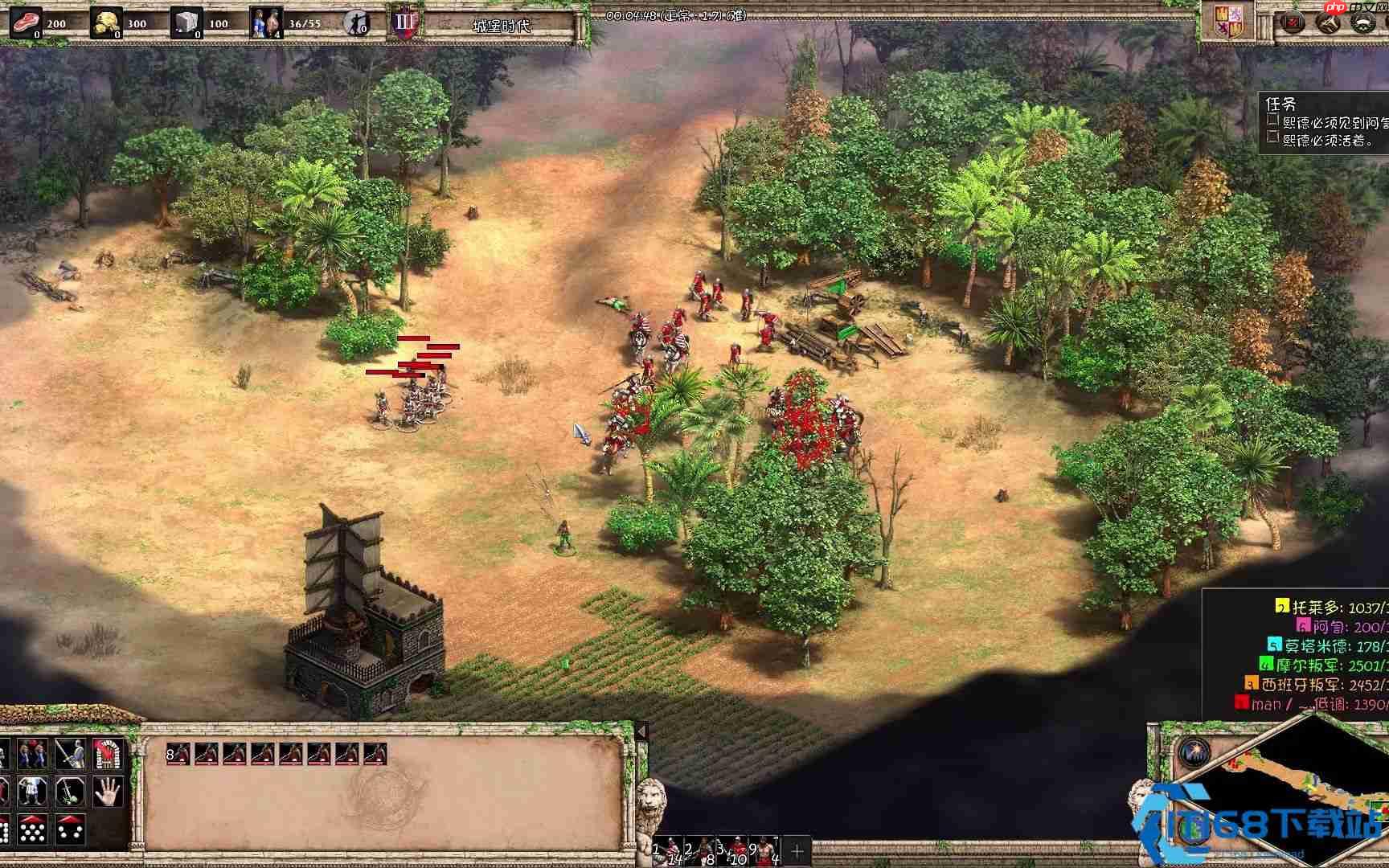Viewport: 1389px width, 868px height.
Task: Click the objectives check-mark icon at top right
Action: pos(1293,23)
